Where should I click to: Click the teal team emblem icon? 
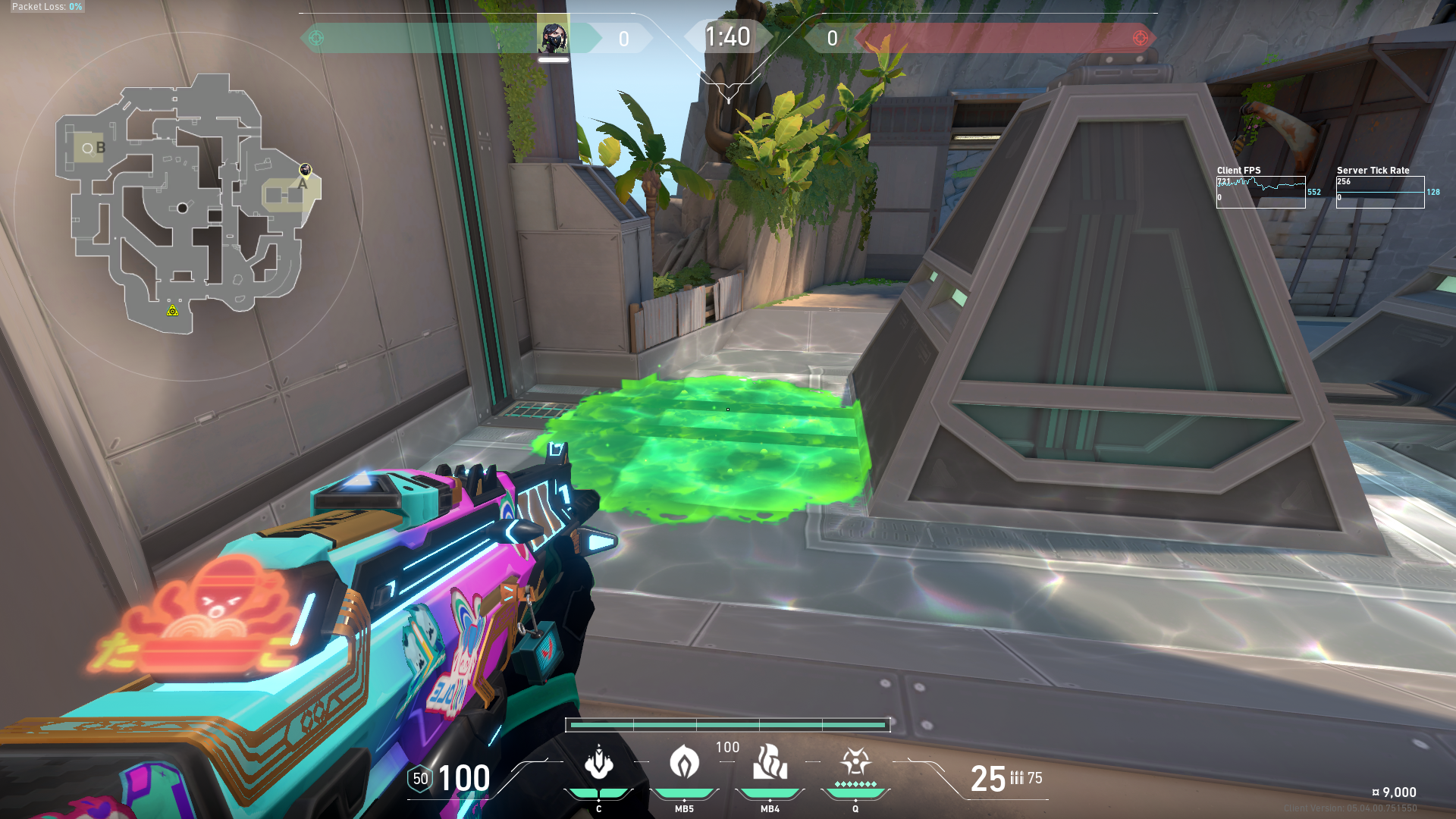[317, 38]
